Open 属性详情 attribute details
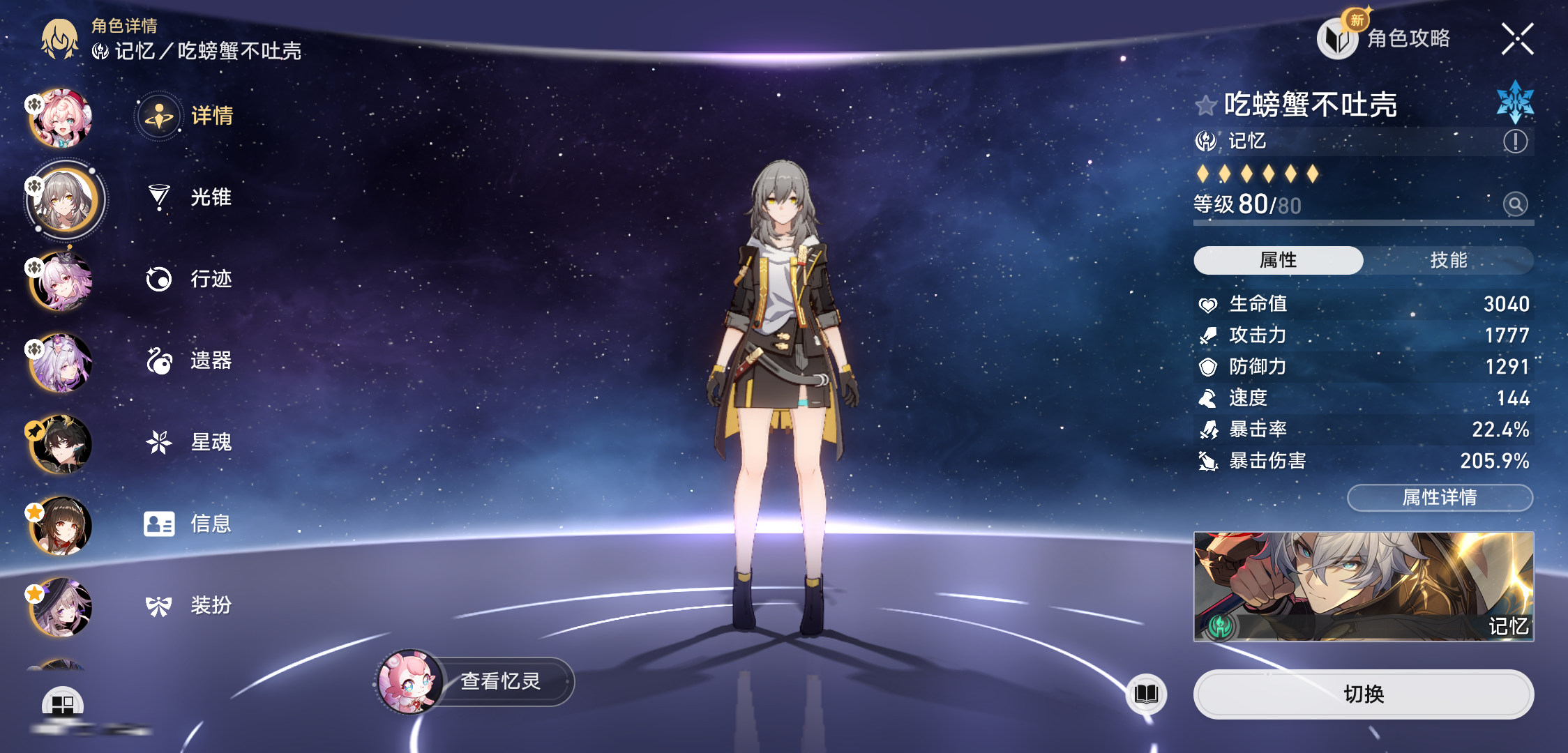Viewport: 1568px width, 753px height. pyautogui.click(x=1440, y=497)
